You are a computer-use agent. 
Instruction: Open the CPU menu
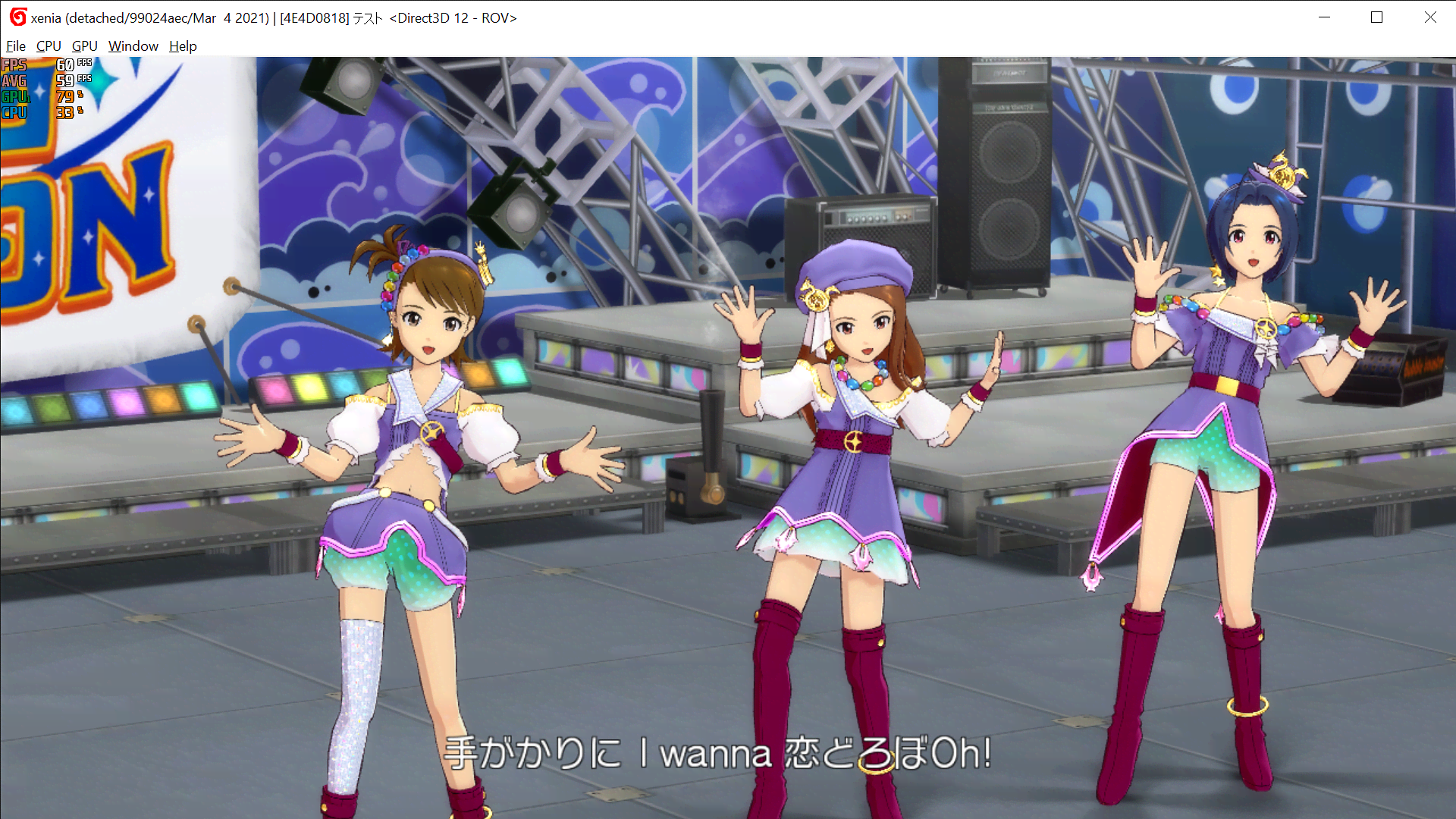[49, 46]
